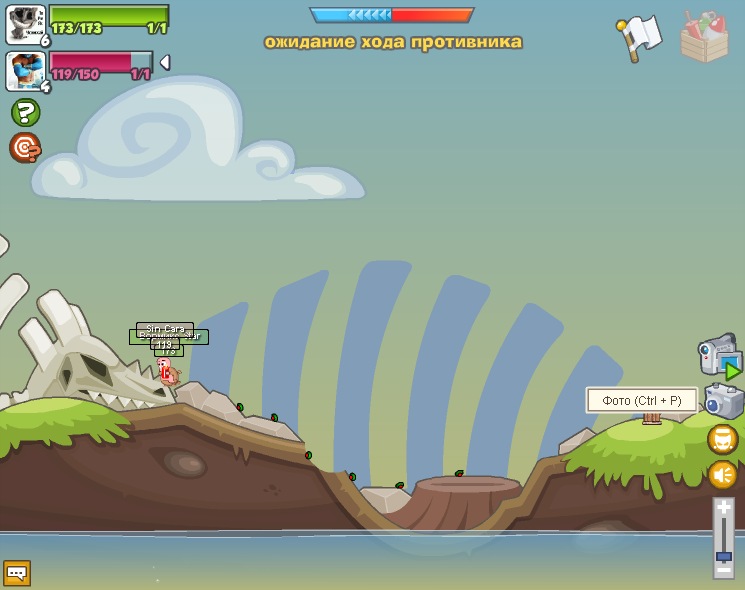The height and width of the screenshot is (590, 745).
Task: Open the weapons crate inventory
Action: [x=704, y=38]
